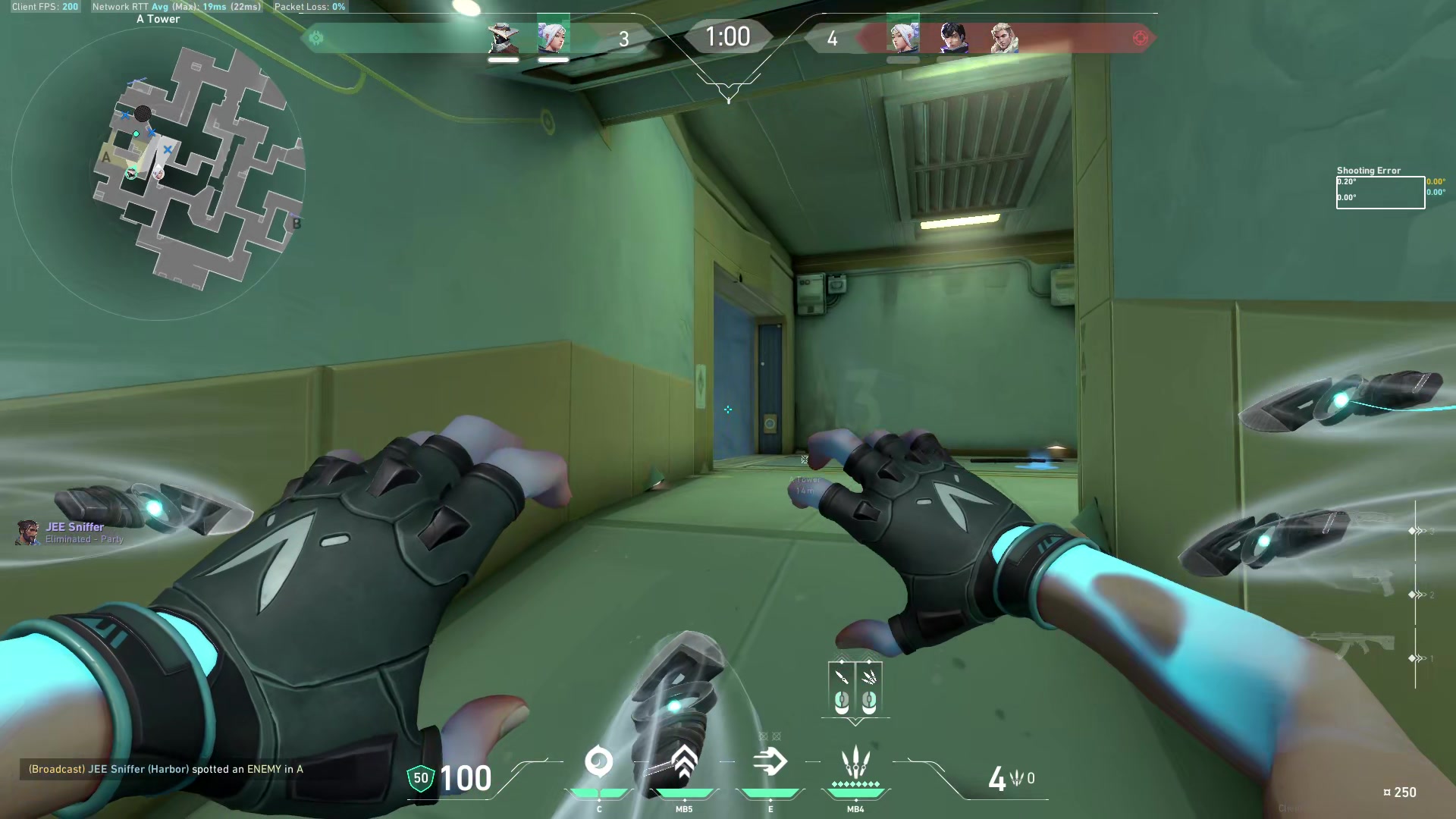The width and height of the screenshot is (1456, 819).
Task: Click the red-team Jett portrait
Action: coord(903,36)
